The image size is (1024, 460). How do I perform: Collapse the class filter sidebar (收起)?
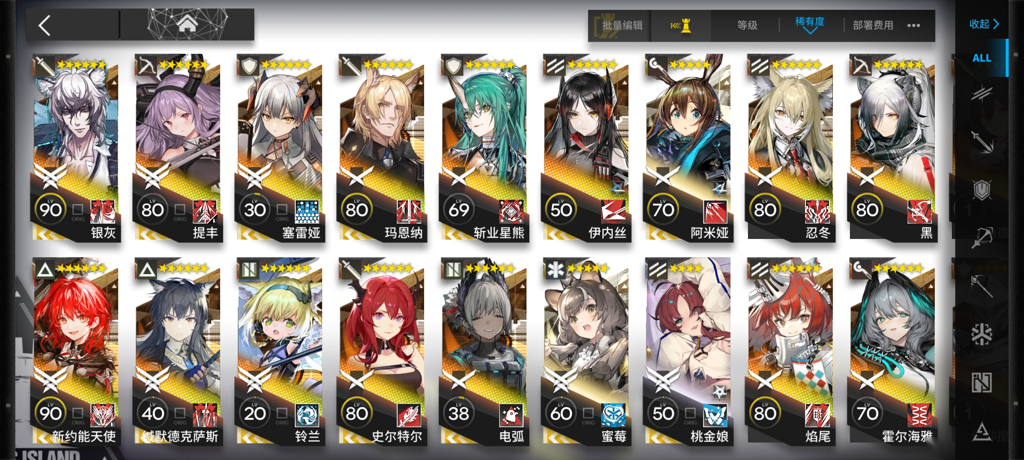pos(984,24)
